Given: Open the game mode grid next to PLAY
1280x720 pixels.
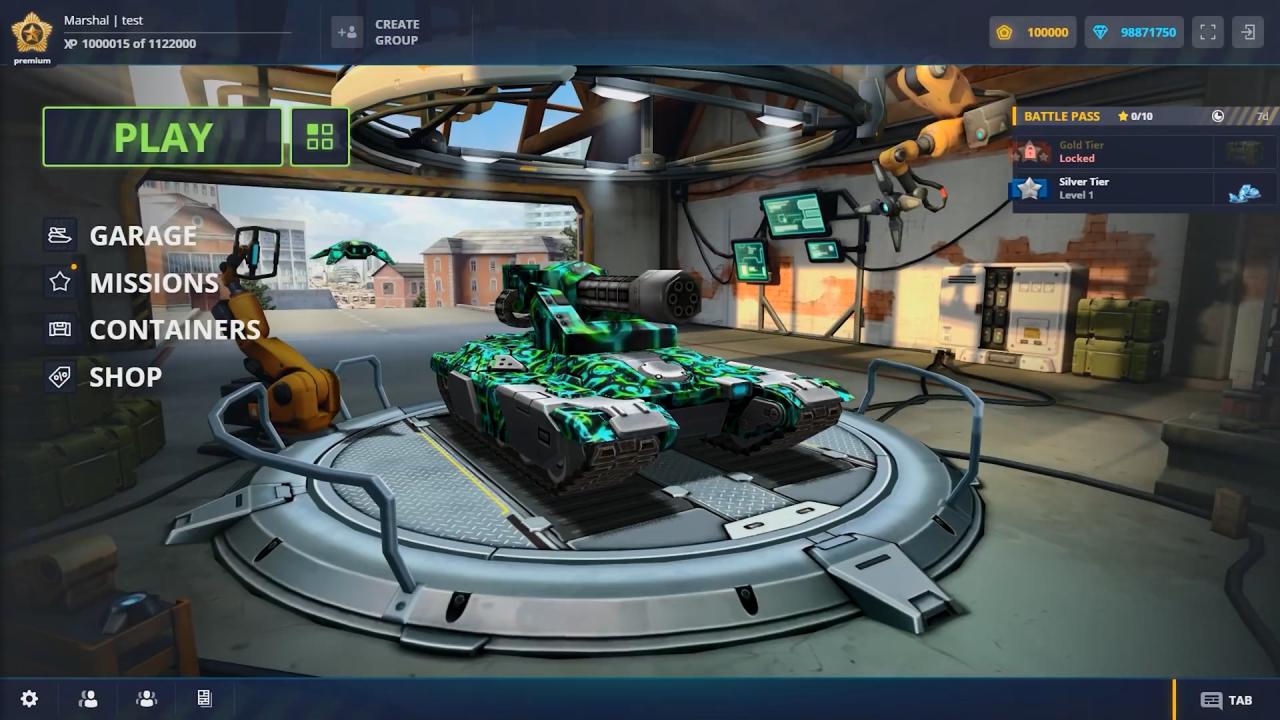Looking at the screenshot, I should tap(320, 137).
